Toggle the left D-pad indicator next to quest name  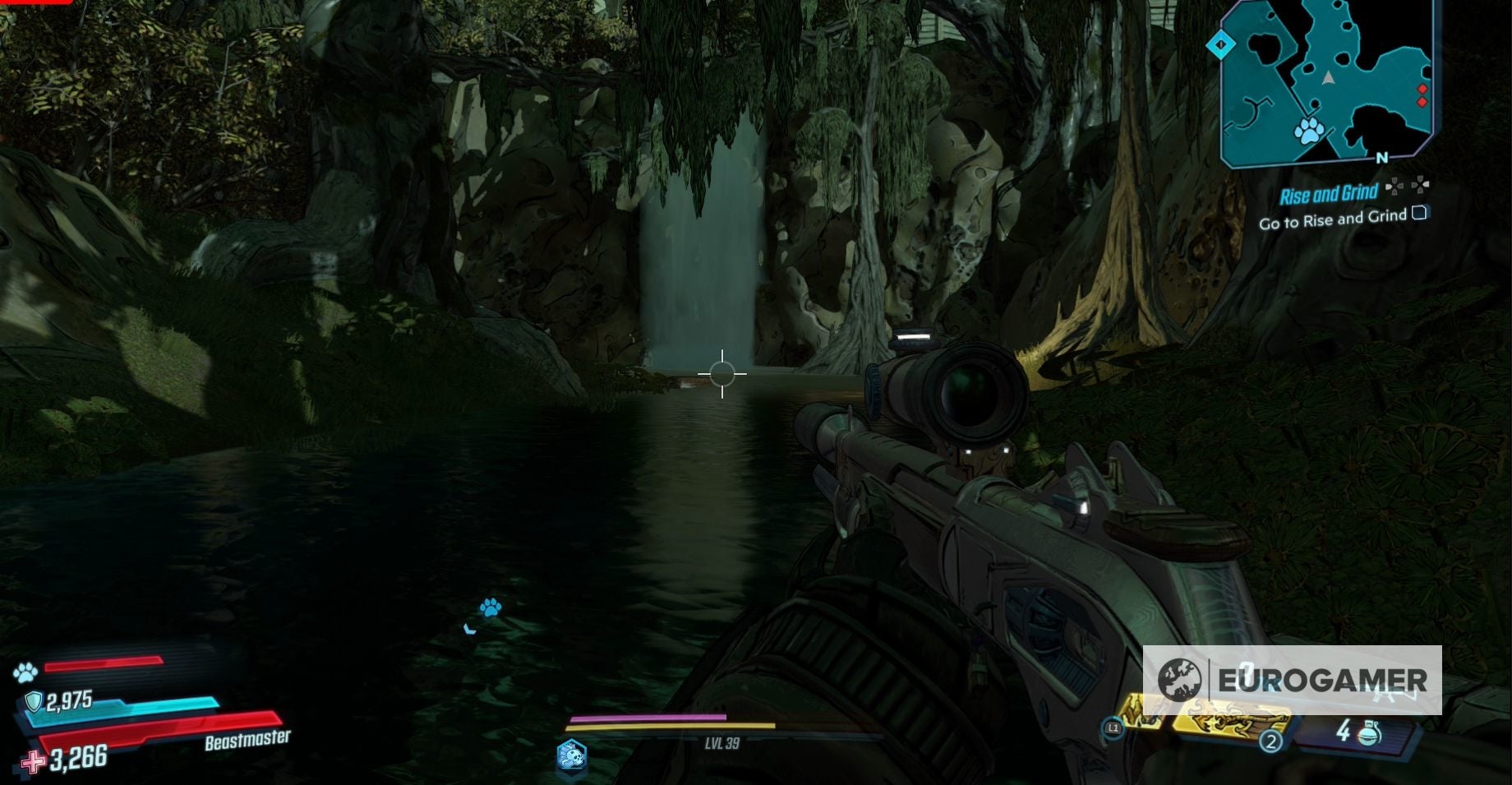(1395, 187)
